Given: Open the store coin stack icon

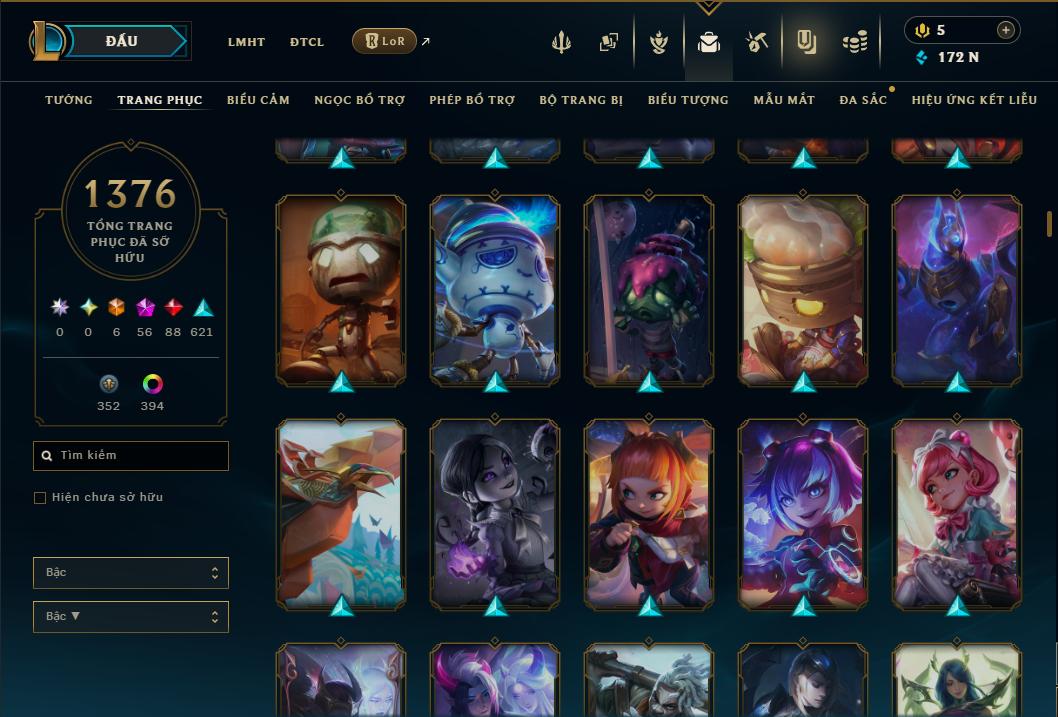Looking at the screenshot, I should 854,42.
